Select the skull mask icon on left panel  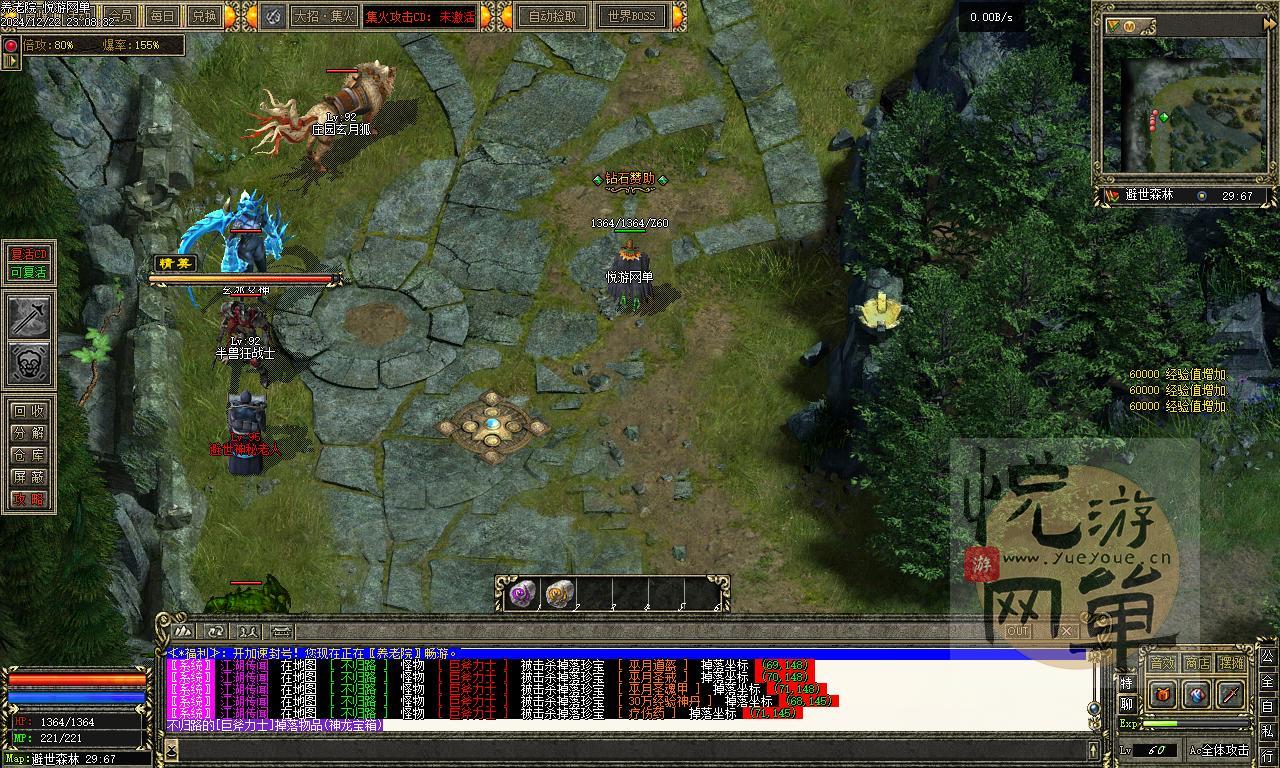tap(30, 364)
